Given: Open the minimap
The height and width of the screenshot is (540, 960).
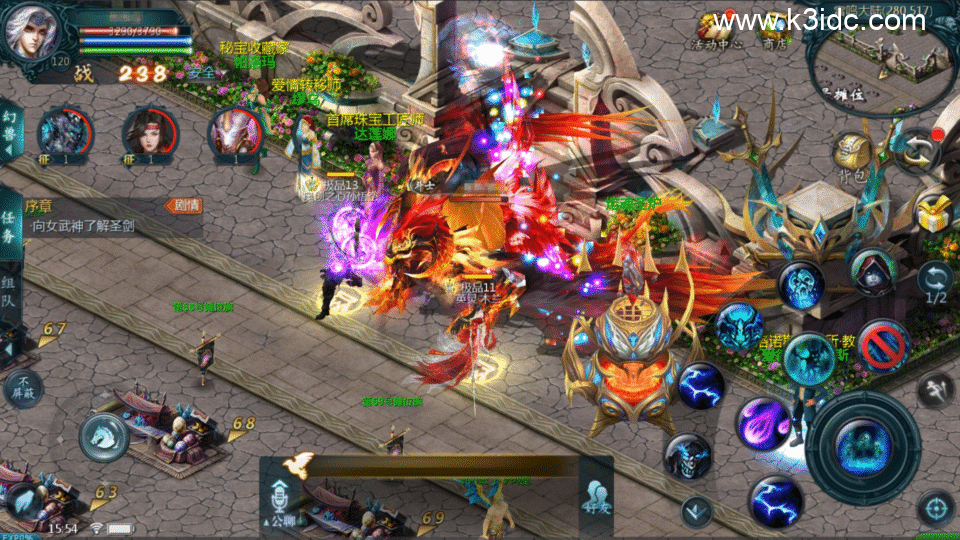Looking at the screenshot, I should coord(880,62).
